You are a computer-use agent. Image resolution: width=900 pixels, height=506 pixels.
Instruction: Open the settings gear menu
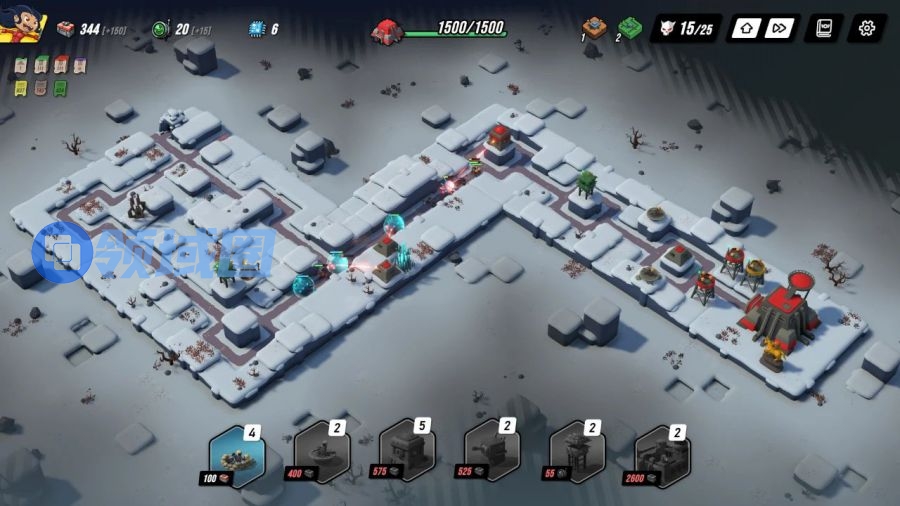866,28
